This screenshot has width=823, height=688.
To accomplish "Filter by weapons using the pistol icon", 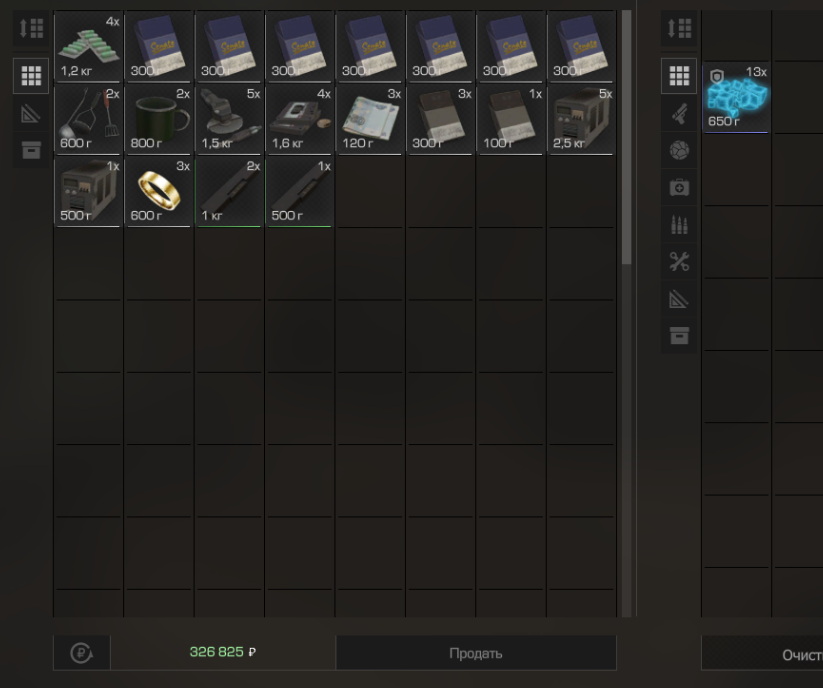I will pyautogui.click(x=679, y=112).
